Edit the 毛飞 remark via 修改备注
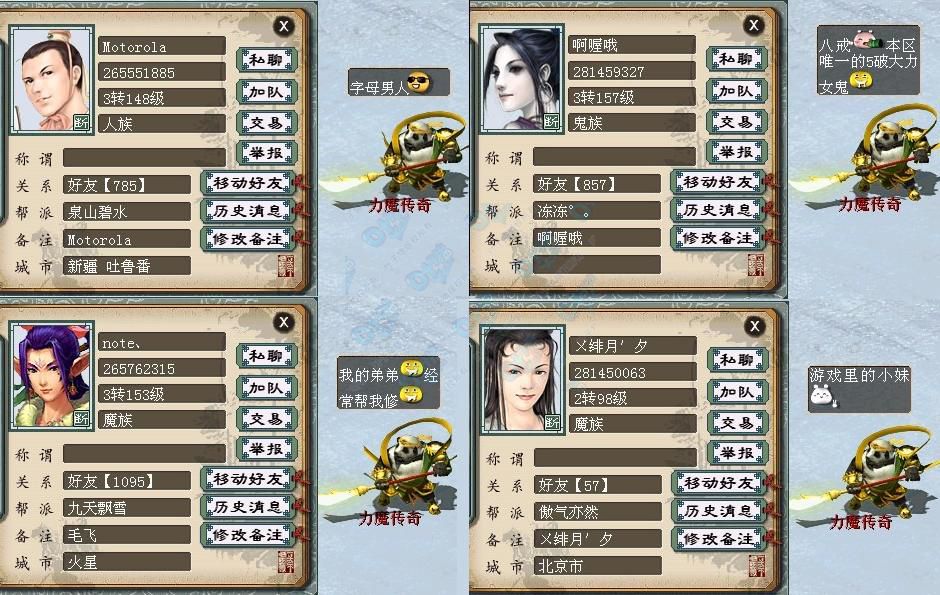The image size is (940, 595). 246,535
